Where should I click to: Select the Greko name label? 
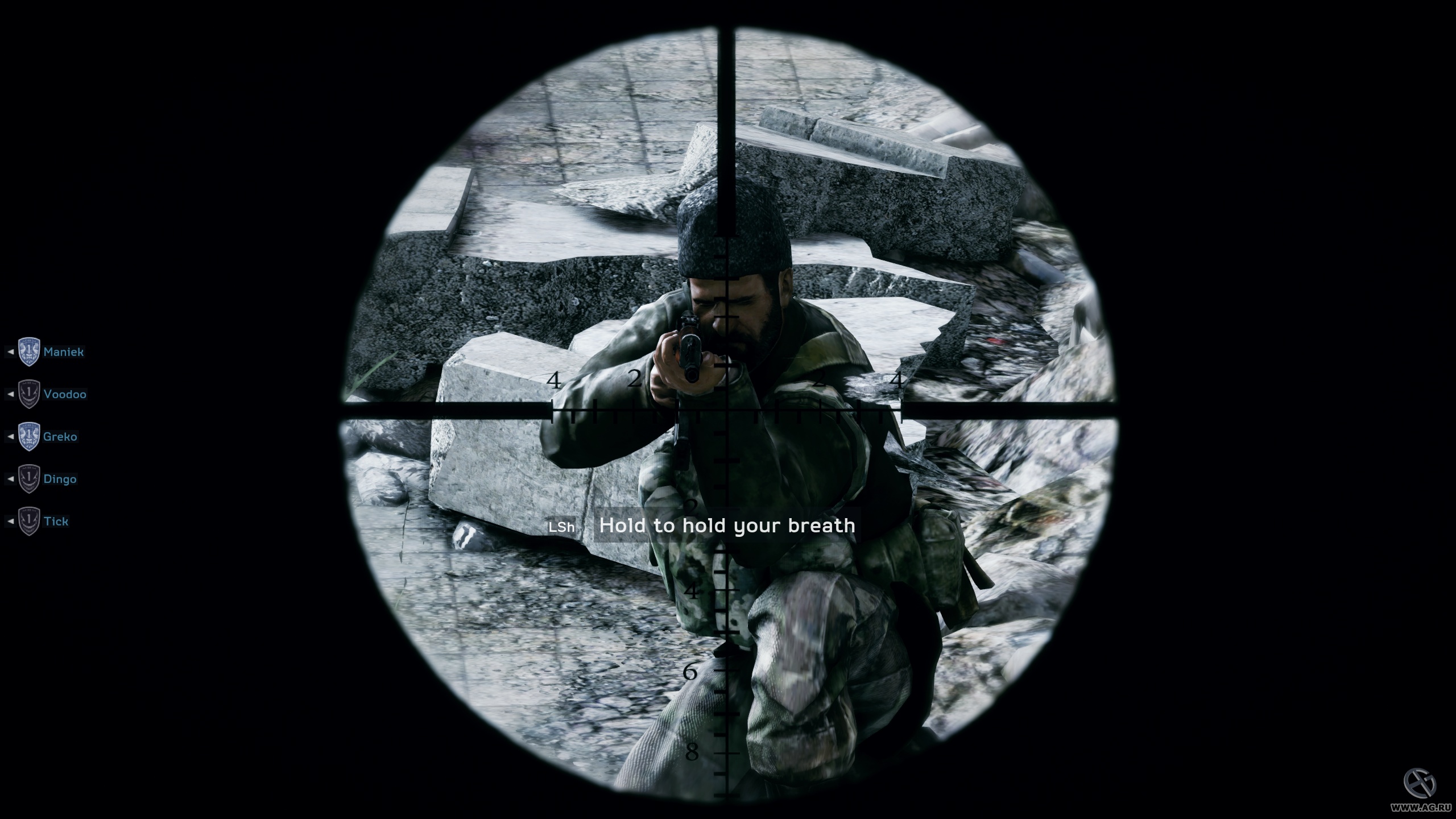[60, 436]
